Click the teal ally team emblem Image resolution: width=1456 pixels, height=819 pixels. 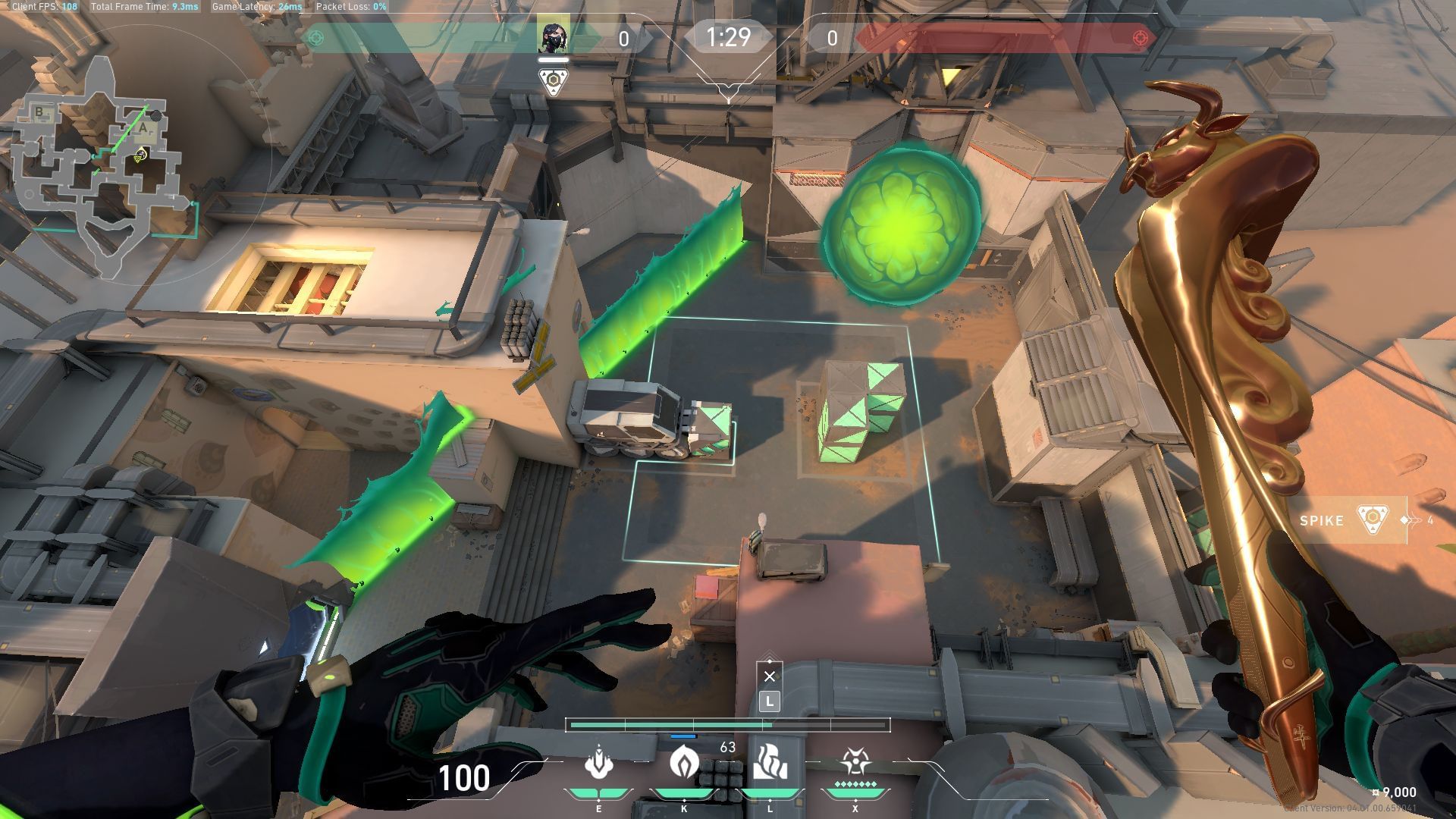[x=317, y=38]
